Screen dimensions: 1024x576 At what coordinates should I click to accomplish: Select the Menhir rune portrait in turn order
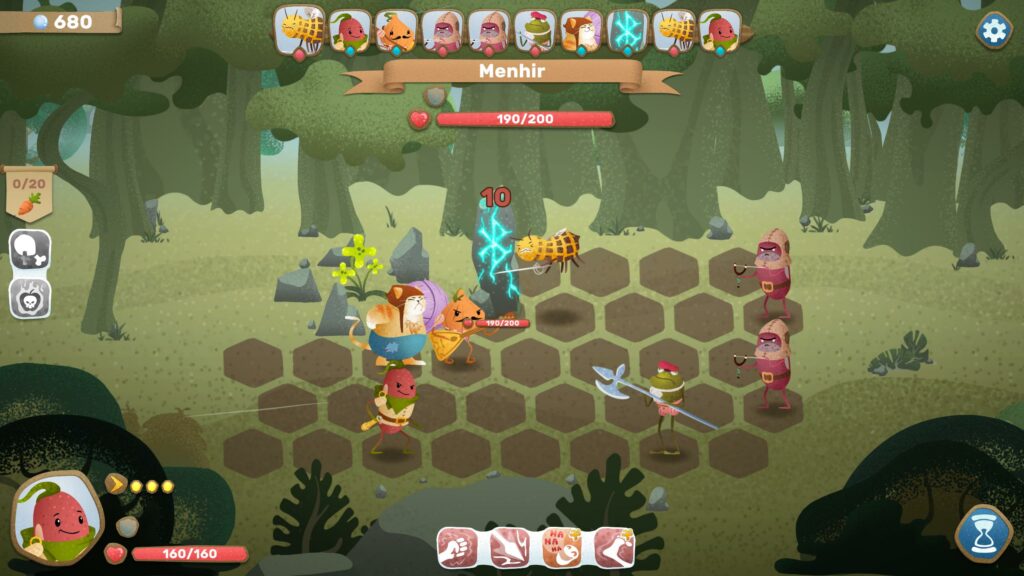click(627, 31)
